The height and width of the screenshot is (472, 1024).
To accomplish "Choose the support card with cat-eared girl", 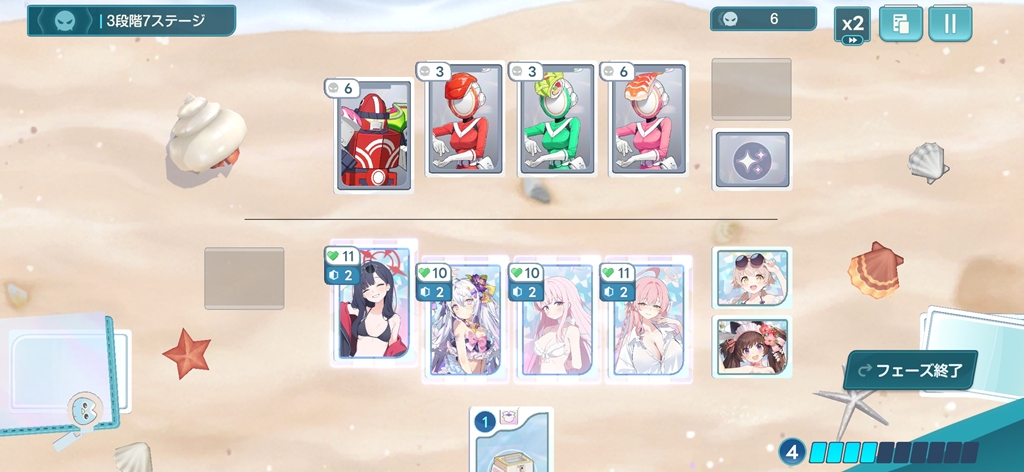I will 752,346.
